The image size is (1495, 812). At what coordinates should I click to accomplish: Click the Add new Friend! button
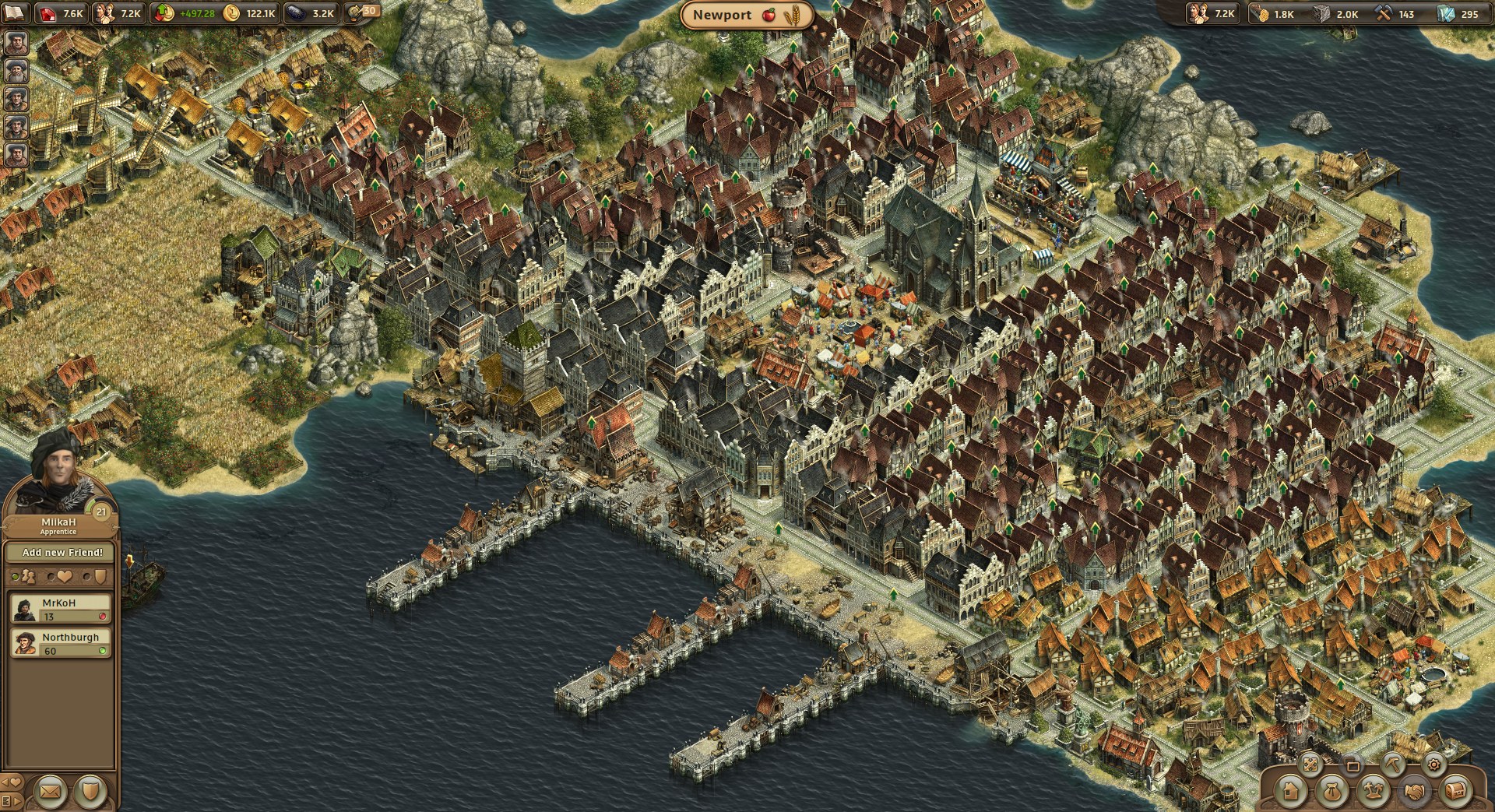(x=62, y=552)
